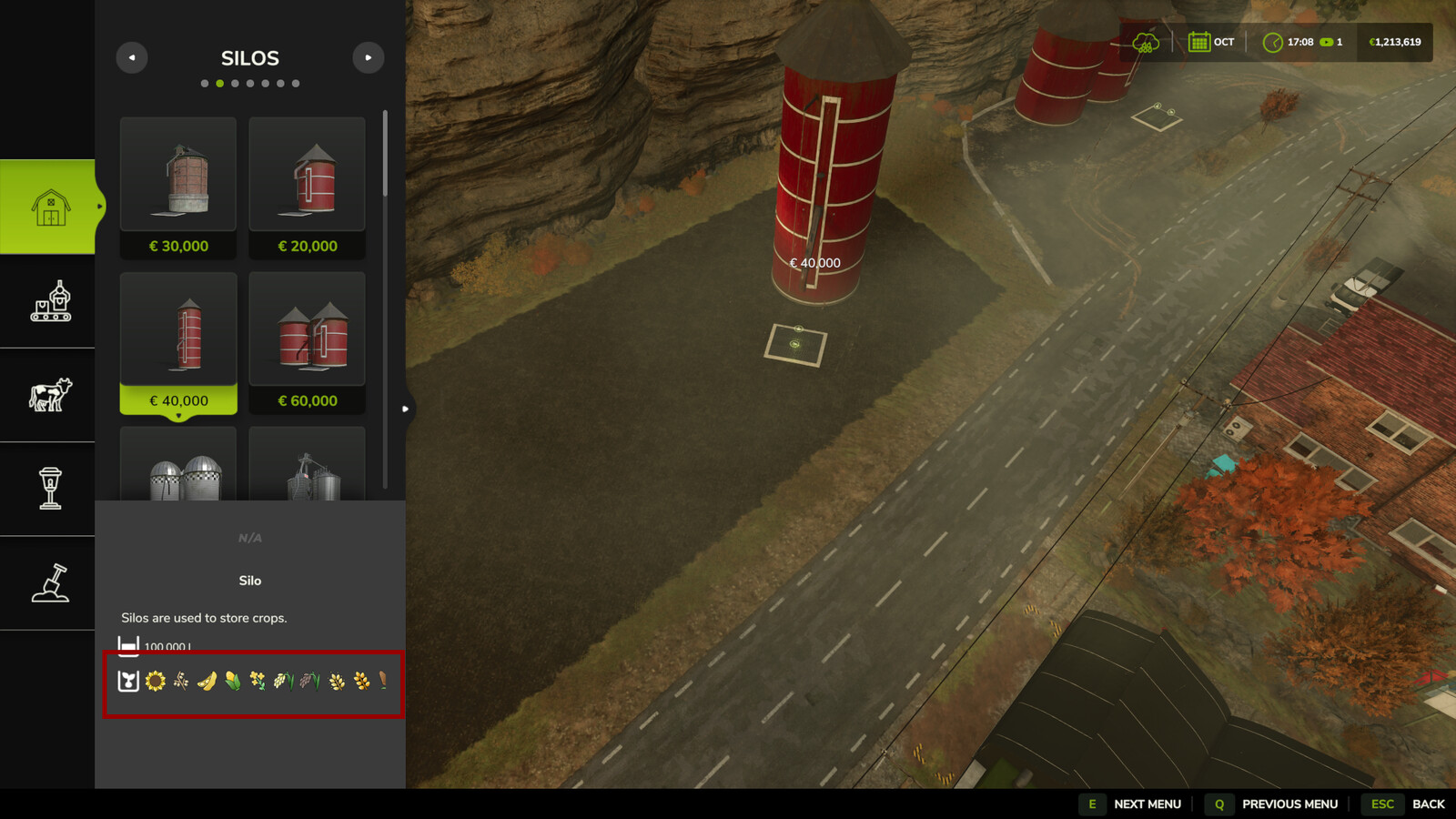Open the buildings category tab
Image resolution: width=1456 pixels, height=819 pixels.
coord(49,207)
